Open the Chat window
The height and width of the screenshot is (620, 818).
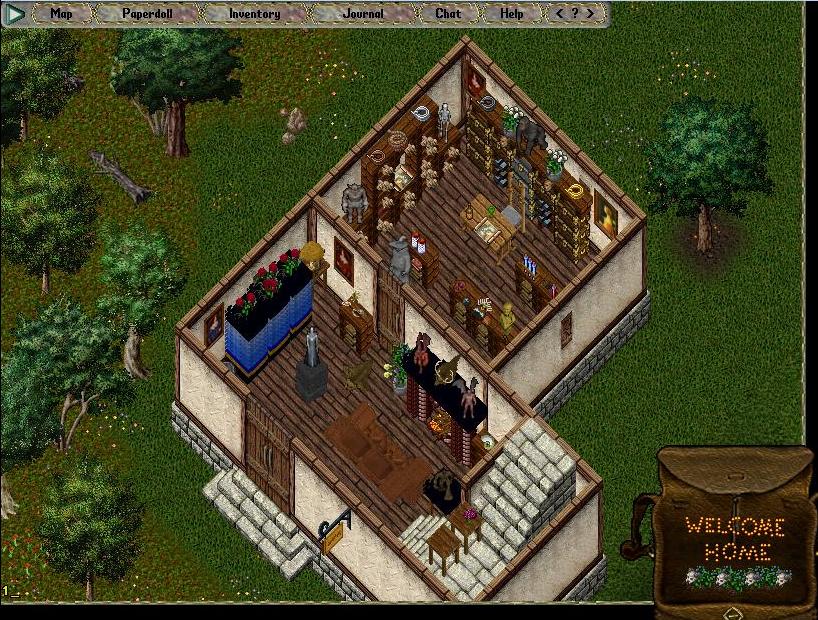(448, 14)
